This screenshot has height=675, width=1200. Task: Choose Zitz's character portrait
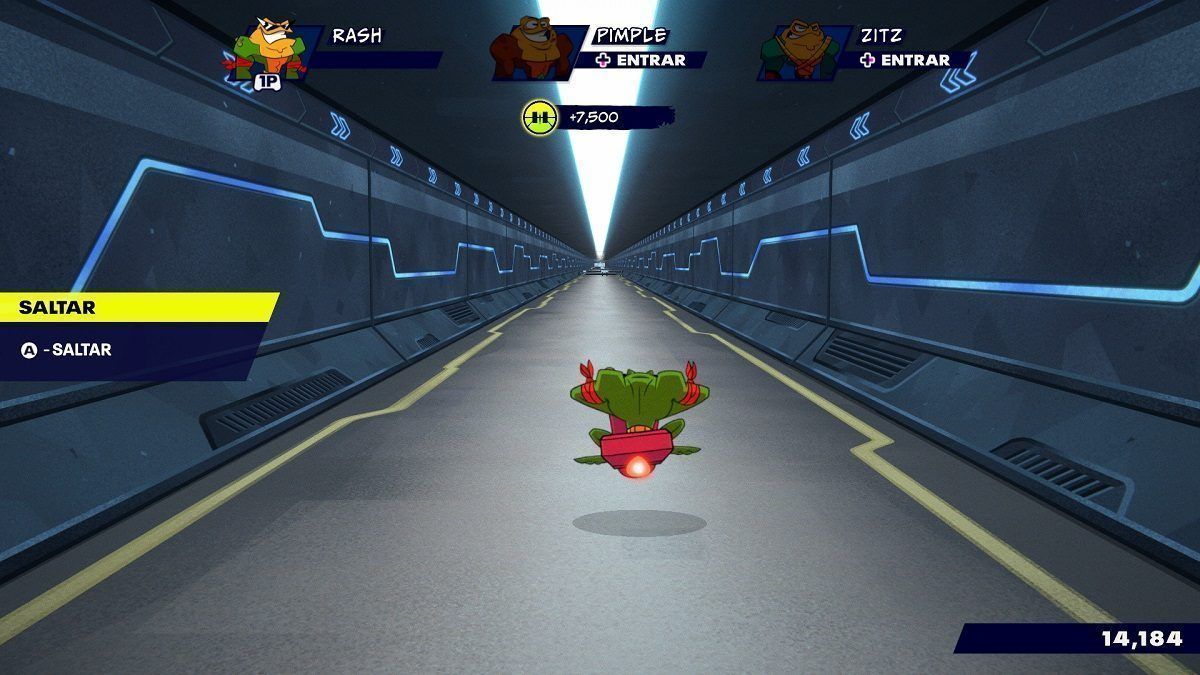793,50
